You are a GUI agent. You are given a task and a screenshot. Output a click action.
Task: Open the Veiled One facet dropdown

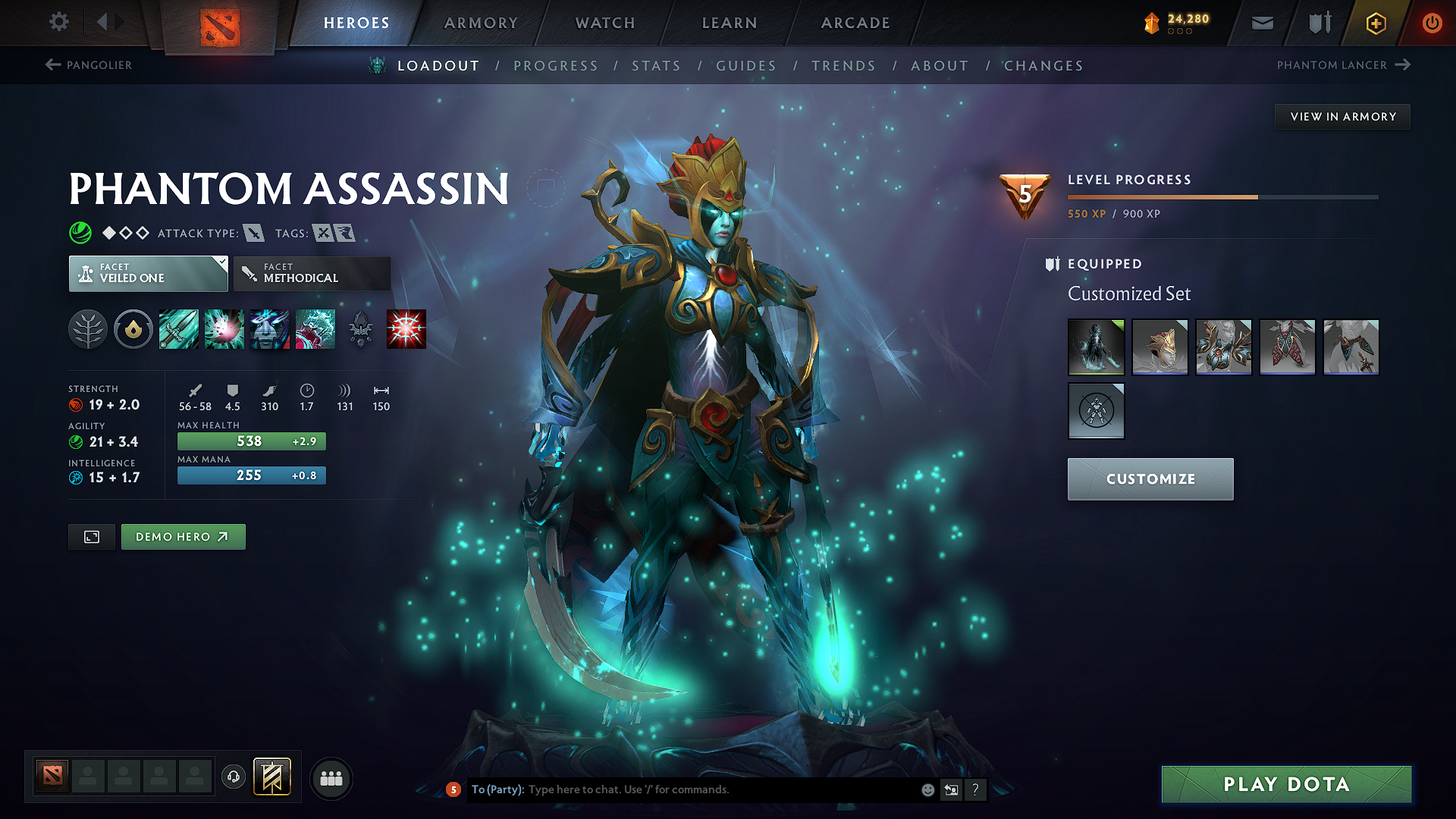pyautogui.click(x=148, y=273)
